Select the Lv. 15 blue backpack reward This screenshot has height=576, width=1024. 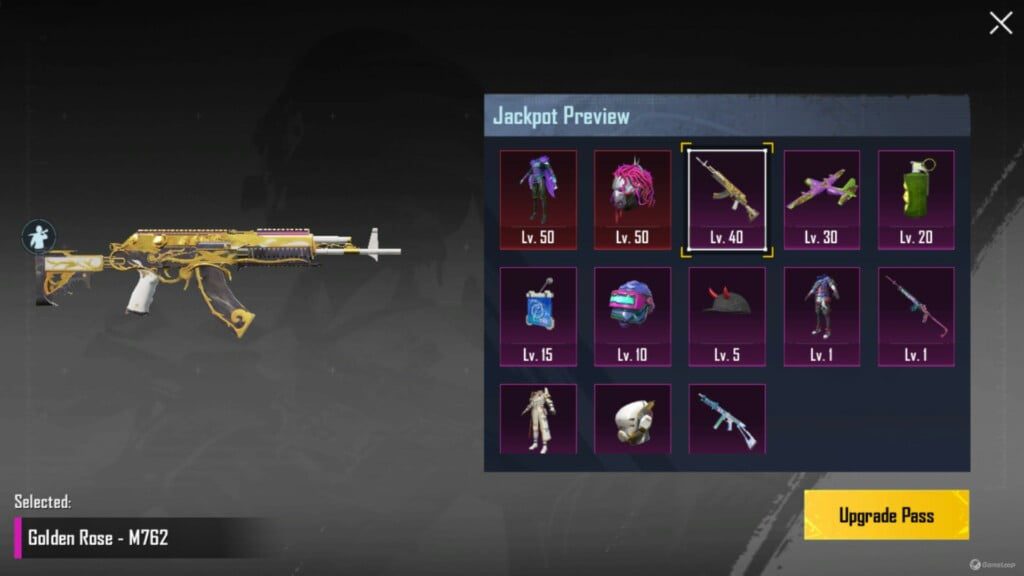click(x=538, y=315)
